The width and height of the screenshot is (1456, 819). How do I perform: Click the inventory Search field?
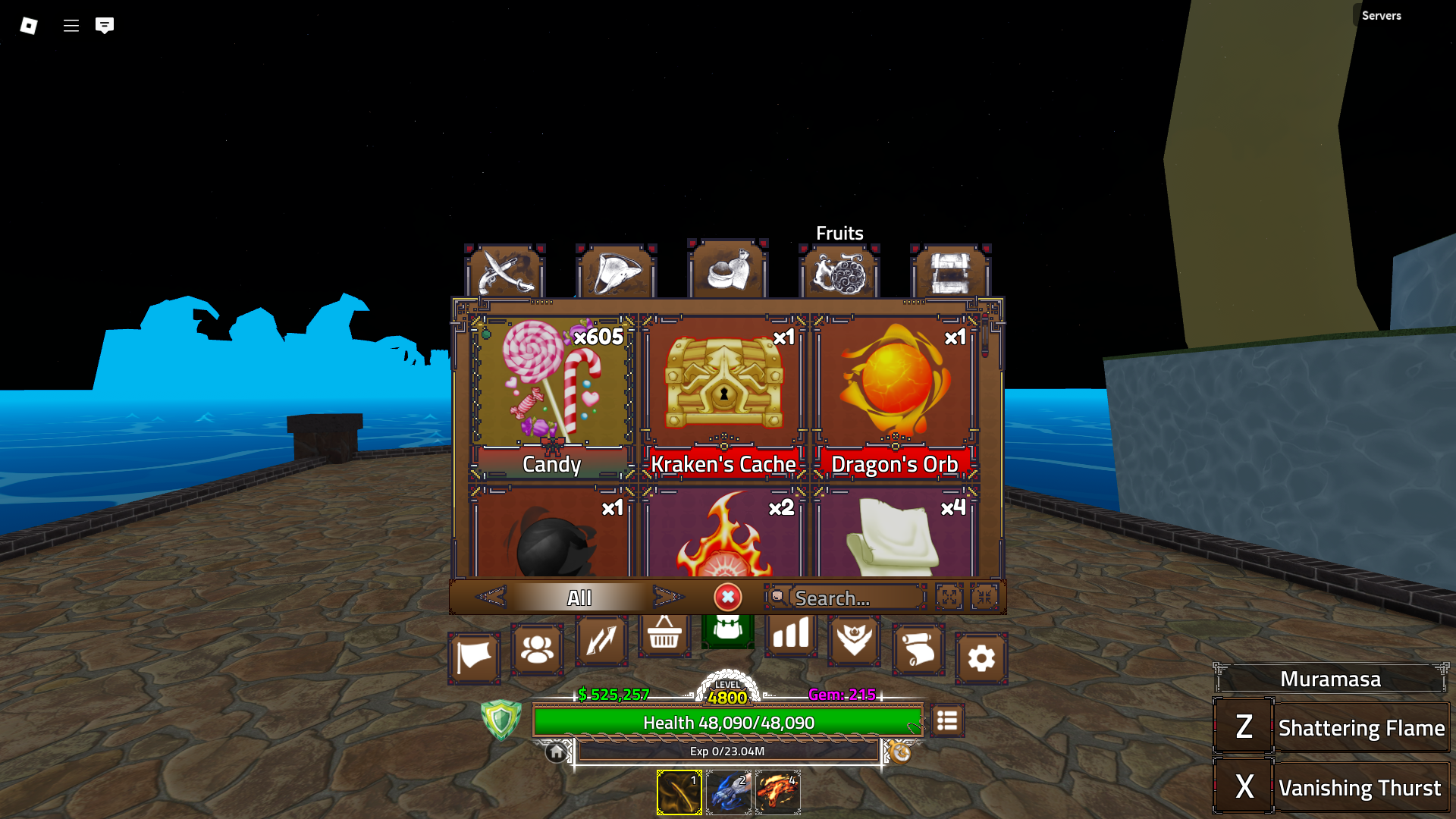pos(855,598)
